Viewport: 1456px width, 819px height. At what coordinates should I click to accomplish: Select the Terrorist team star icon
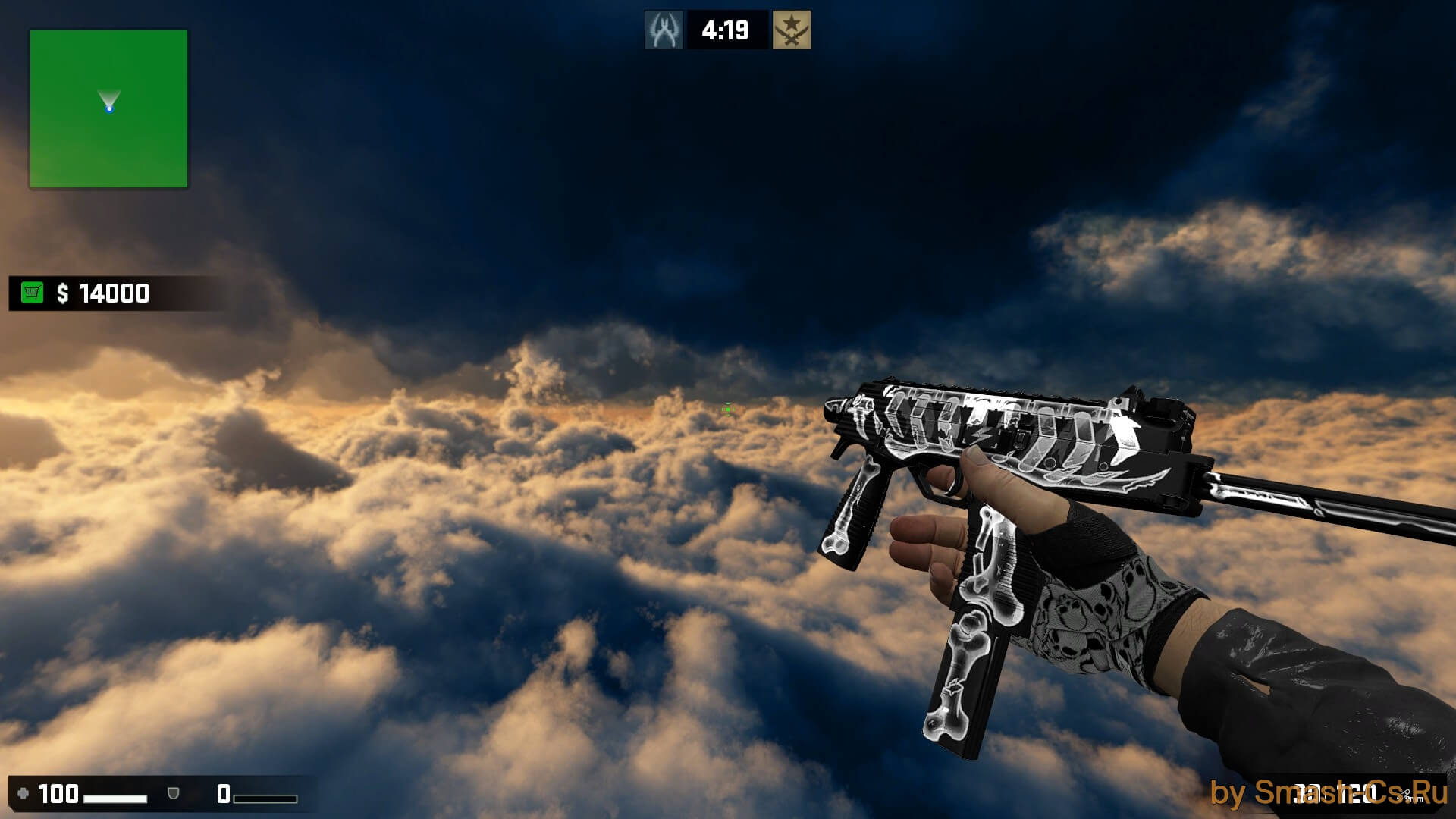[x=791, y=30]
